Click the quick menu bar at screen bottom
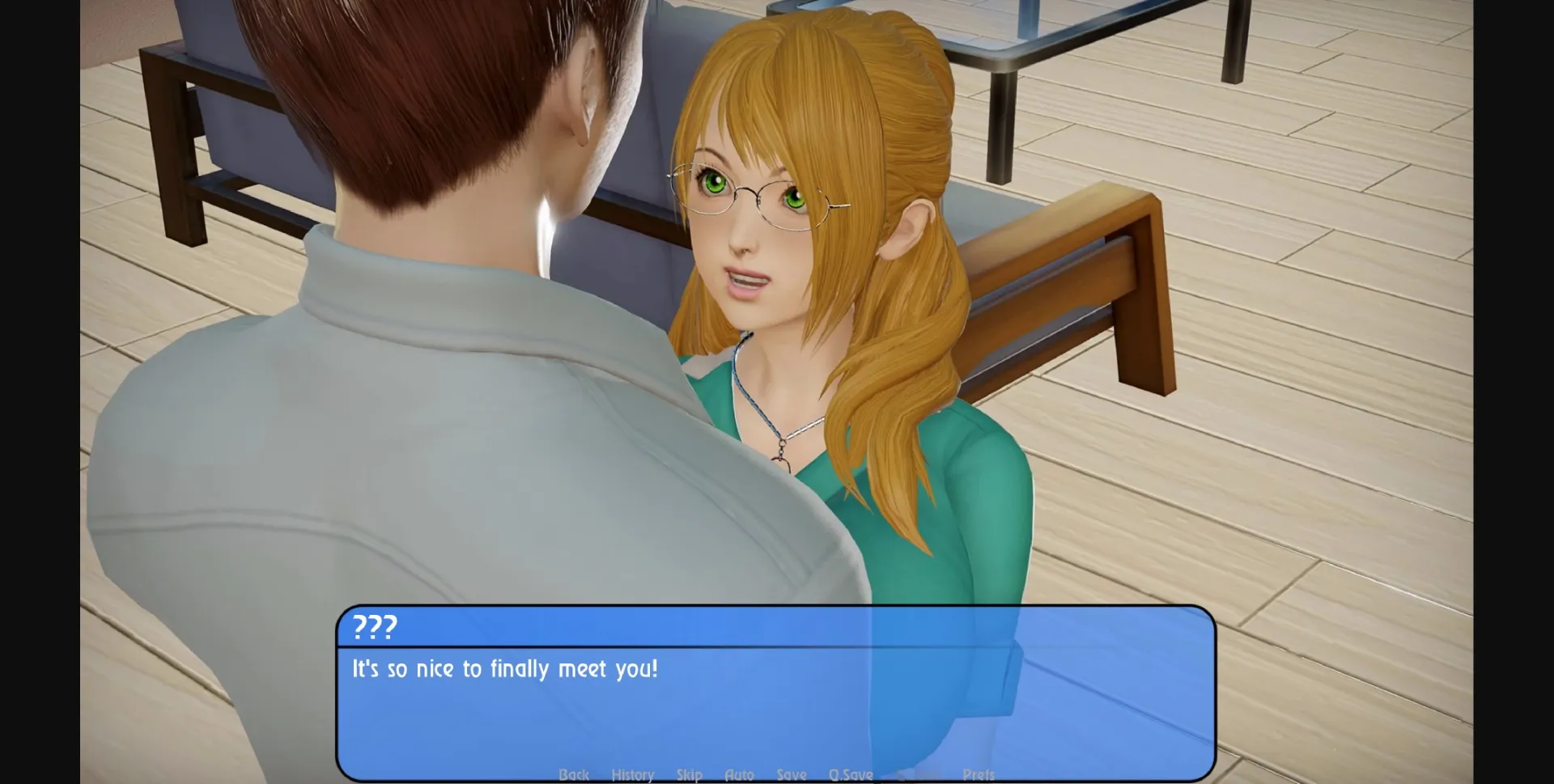The width and height of the screenshot is (1554, 784). 777,774
